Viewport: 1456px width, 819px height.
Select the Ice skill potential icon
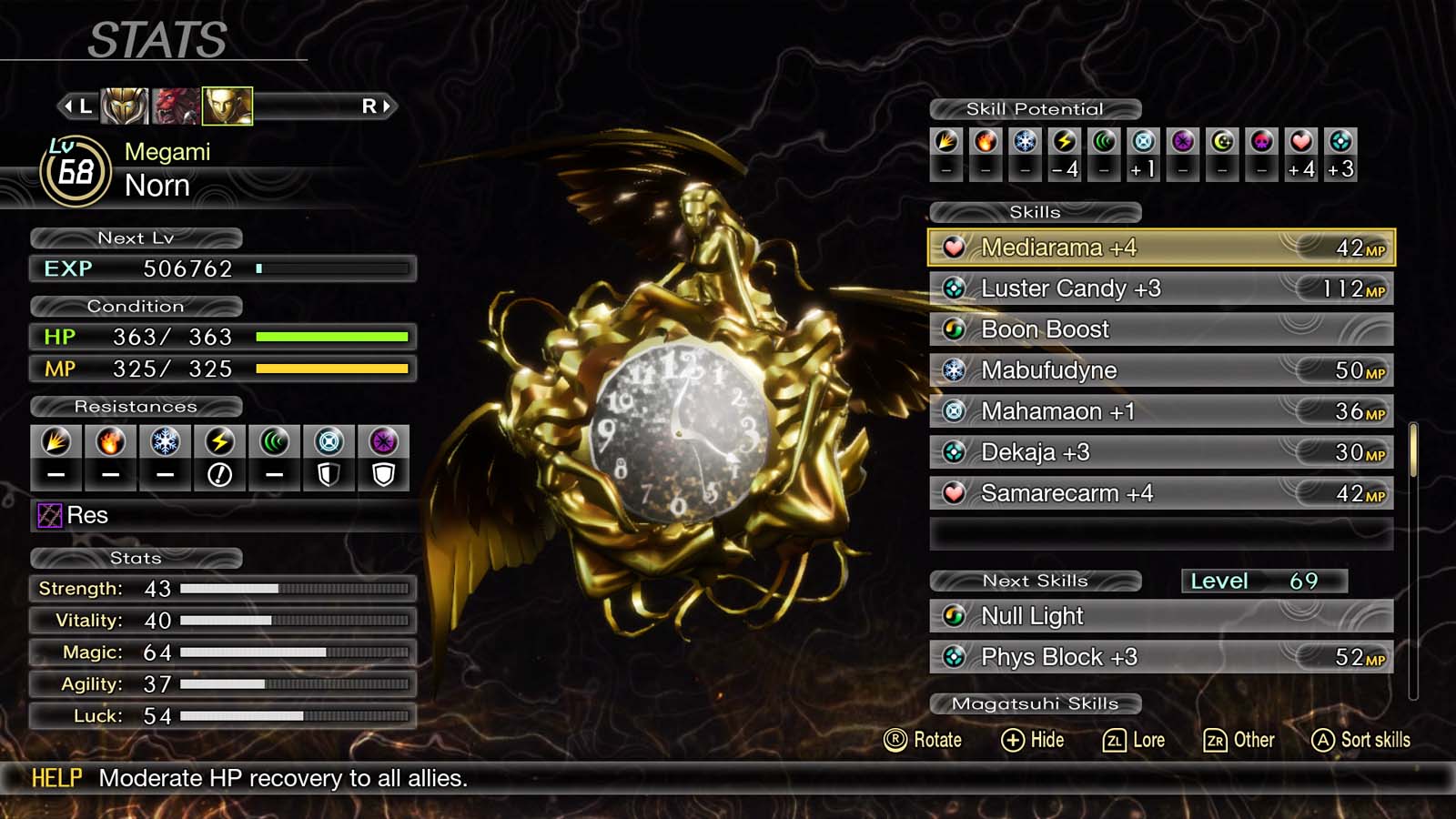click(1025, 141)
